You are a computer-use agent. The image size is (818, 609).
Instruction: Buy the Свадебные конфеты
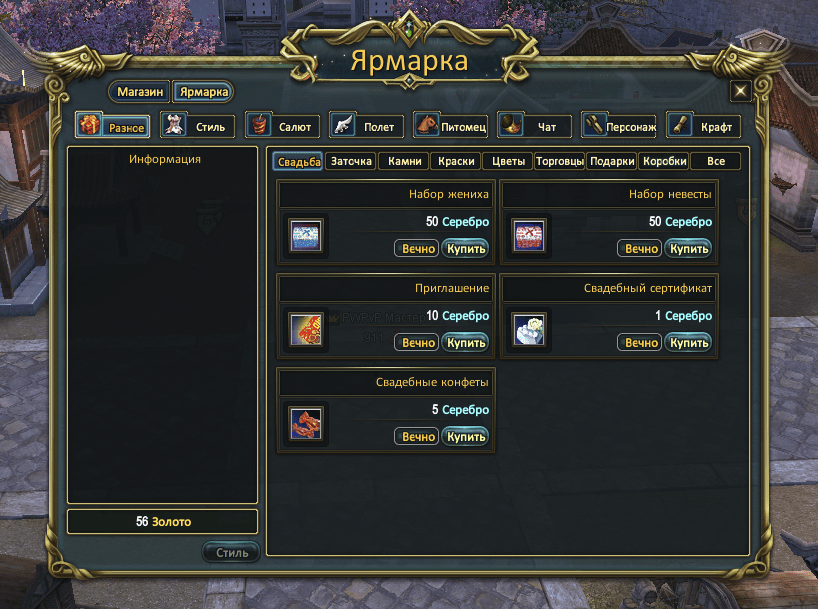pos(465,437)
